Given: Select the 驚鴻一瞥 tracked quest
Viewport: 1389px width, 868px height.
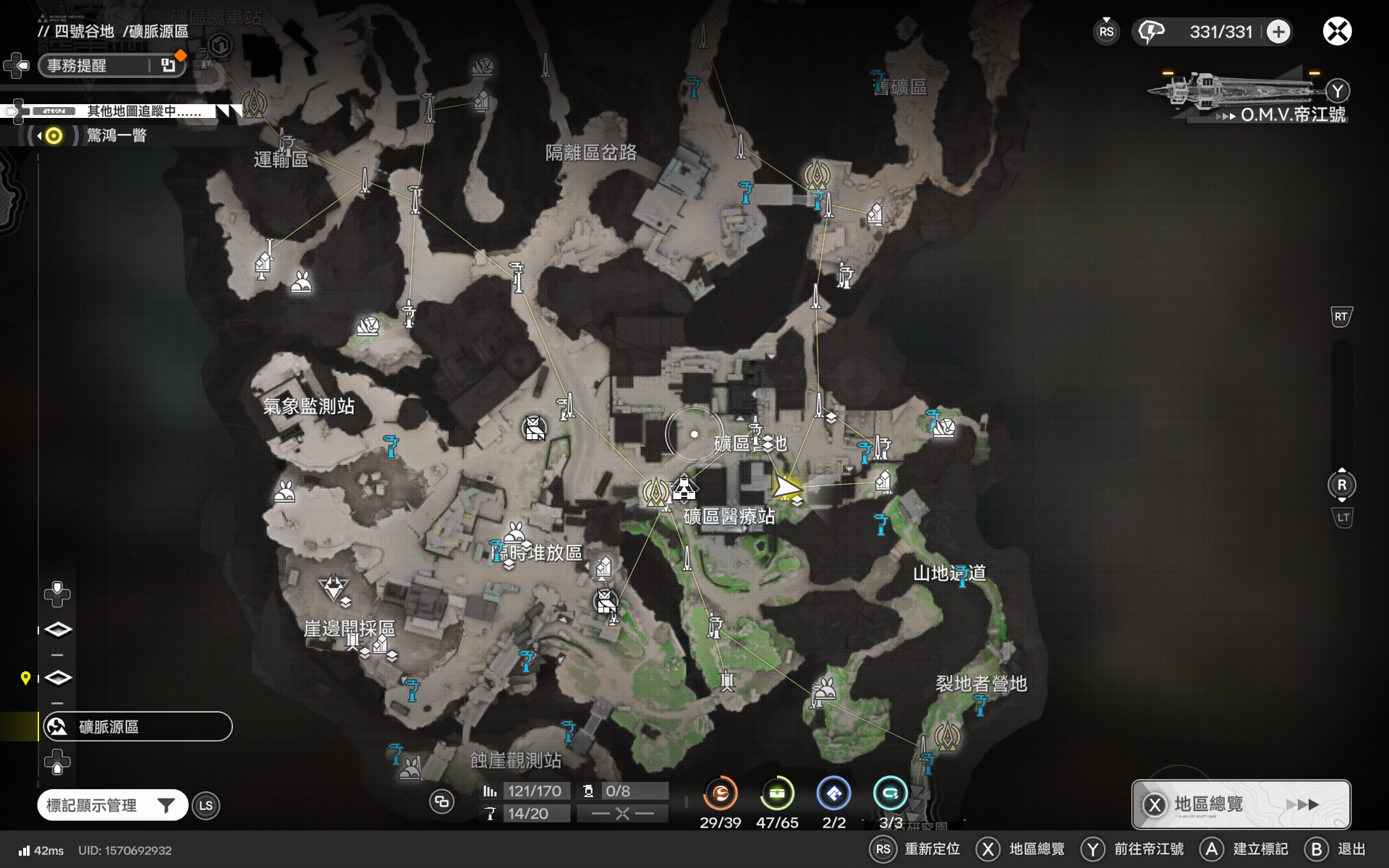Looking at the screenshot, I should (x=116, y=135).
